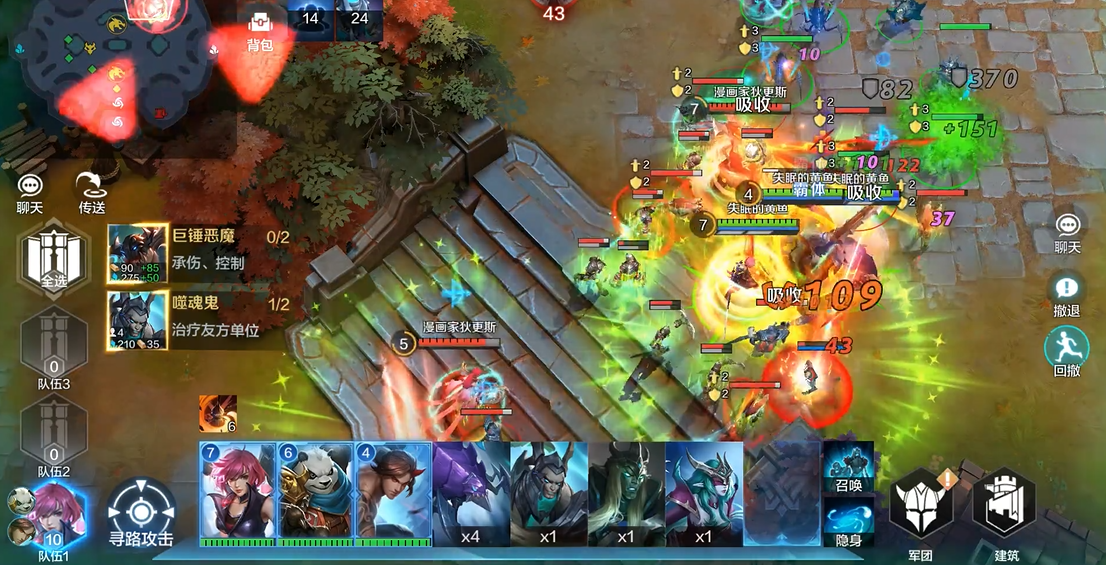
Task: Use the 隐身 stealth skill
Action: [849, 522]
